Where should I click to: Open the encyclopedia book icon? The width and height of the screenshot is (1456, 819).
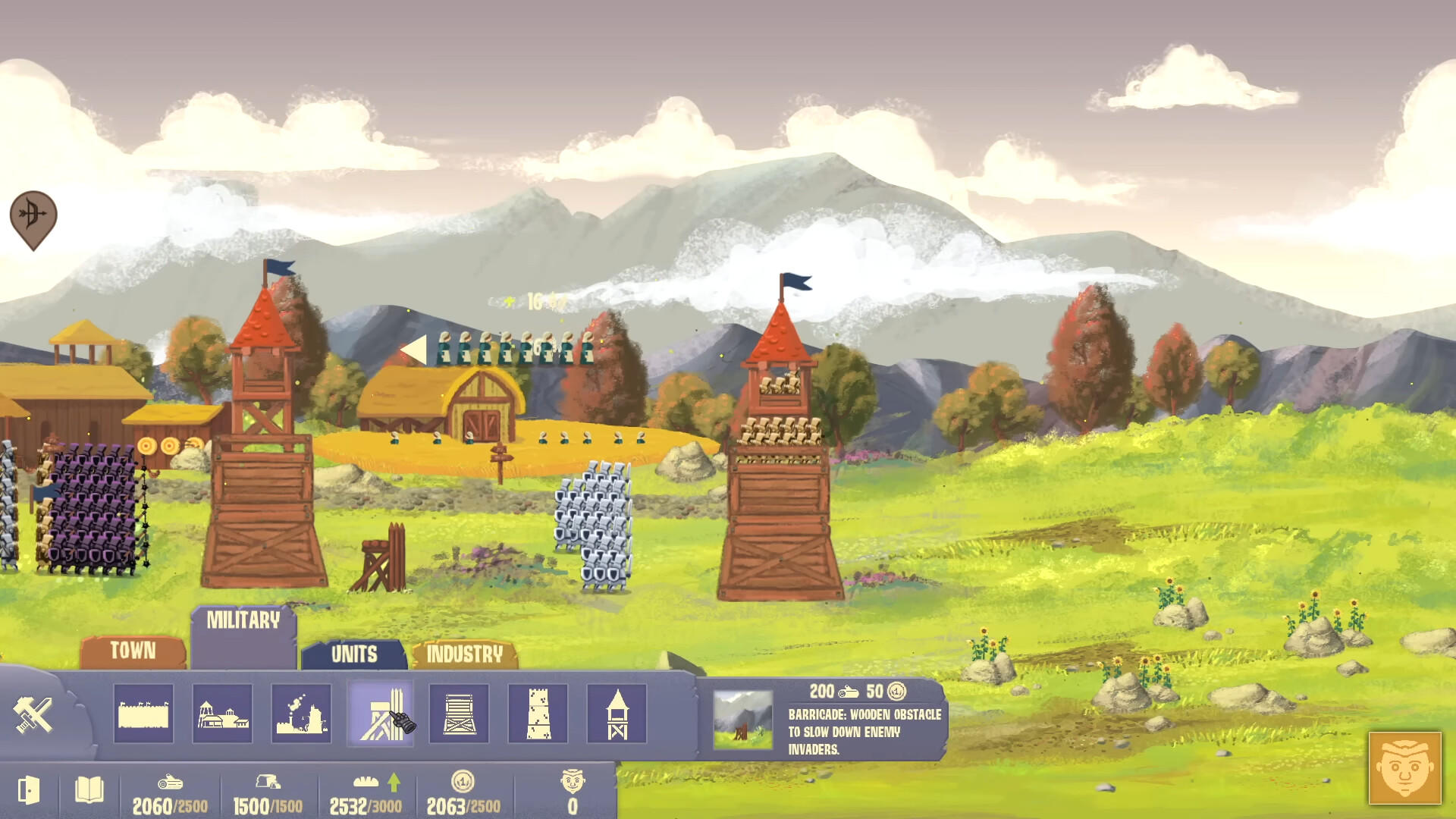[87, 791]
